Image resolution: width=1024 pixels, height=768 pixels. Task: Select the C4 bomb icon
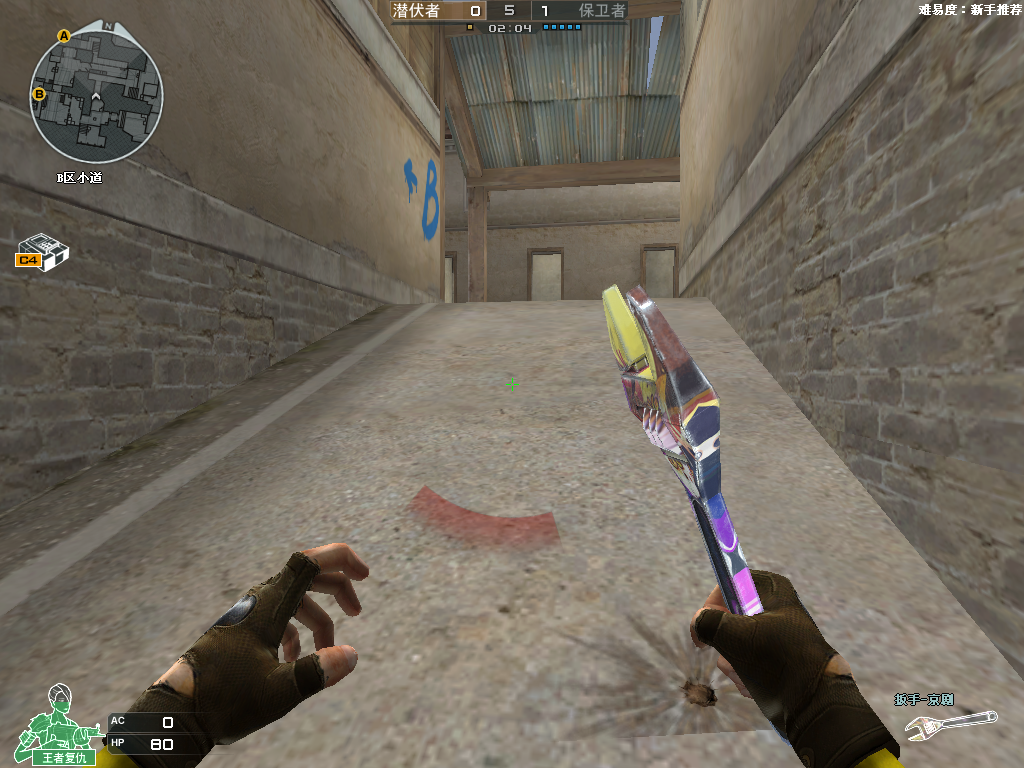(x=42, y=250)
